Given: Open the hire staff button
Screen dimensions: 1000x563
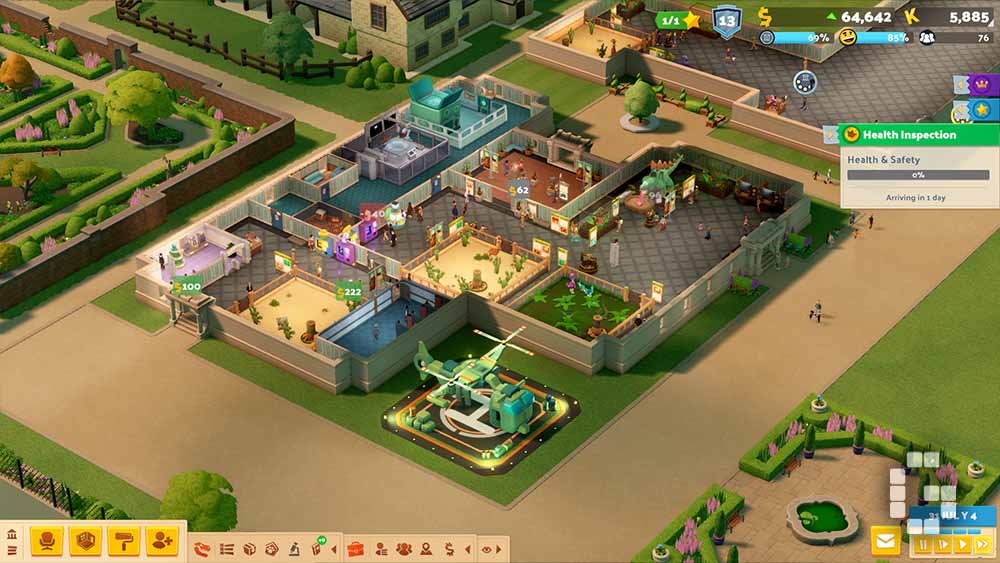Looking at the screenshot, I should [161, 541].
